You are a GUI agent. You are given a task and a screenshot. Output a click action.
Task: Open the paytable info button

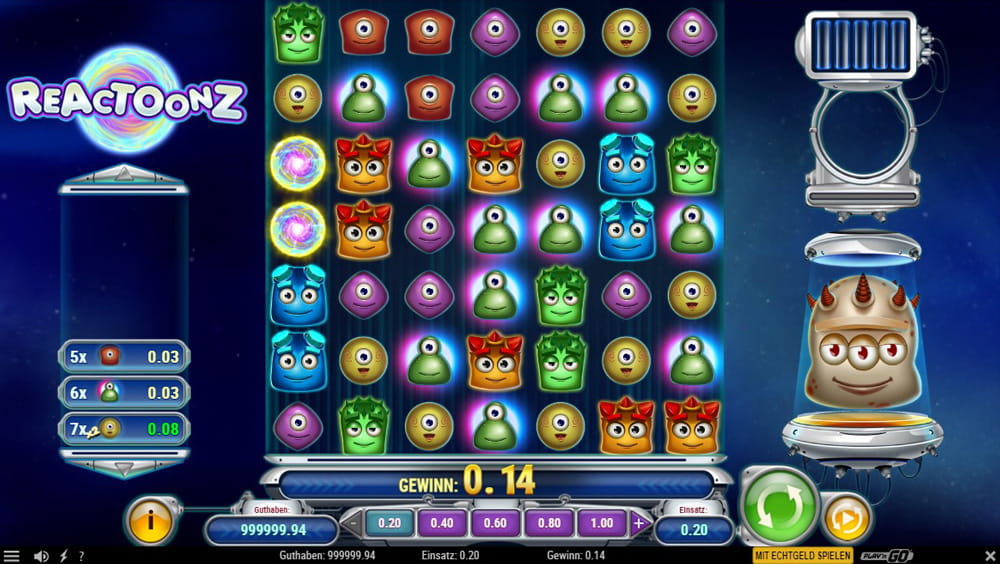pyautogui.click(x=152, y=520)
